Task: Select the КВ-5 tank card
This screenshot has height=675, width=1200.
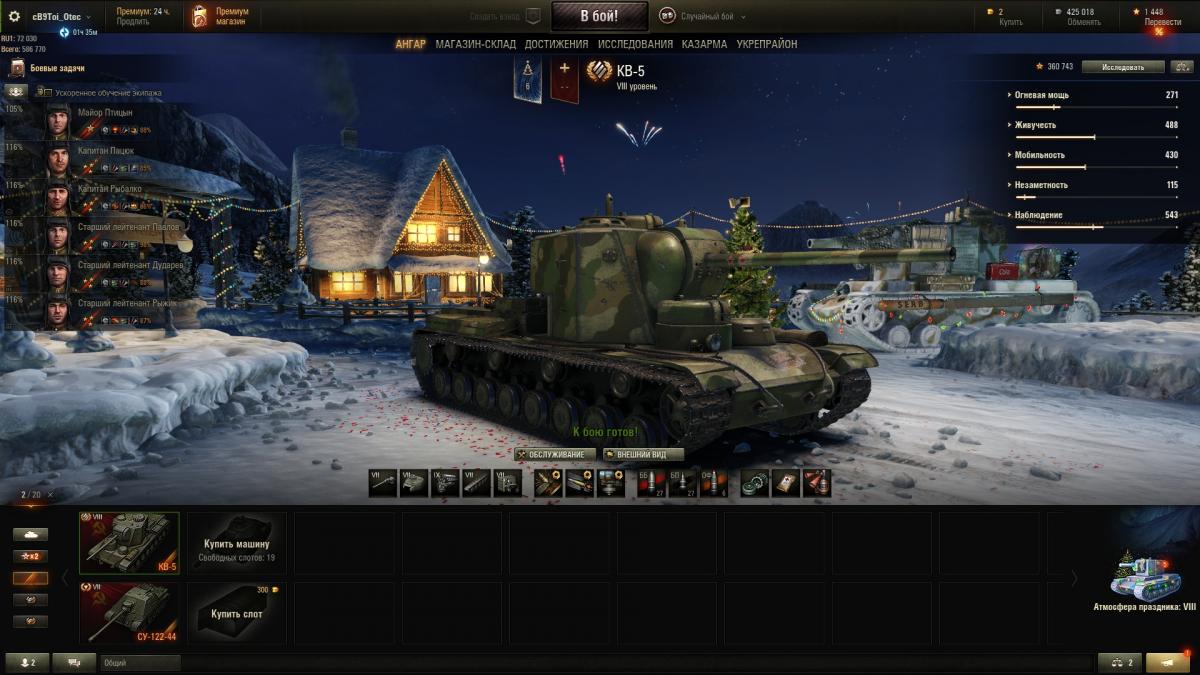Action: pos(129,543)
